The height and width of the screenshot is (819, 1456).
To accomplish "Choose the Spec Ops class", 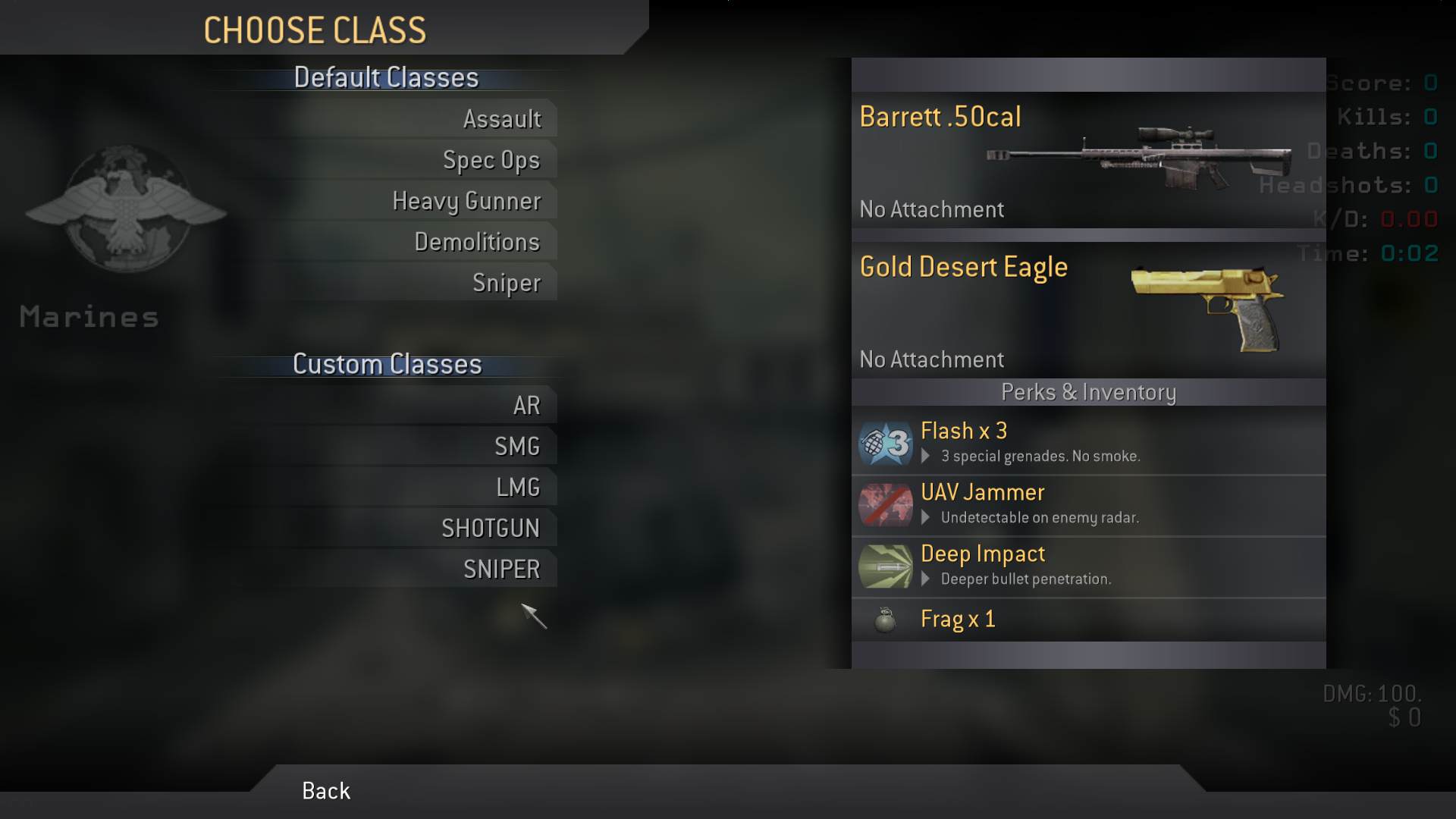I will pyautogui.click(x=491, y=160).
